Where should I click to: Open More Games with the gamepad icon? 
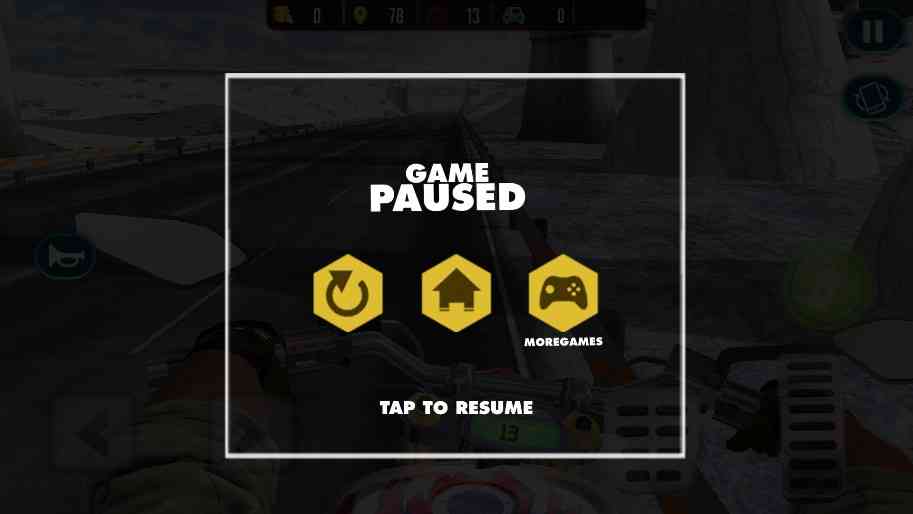tap(563, 293)
